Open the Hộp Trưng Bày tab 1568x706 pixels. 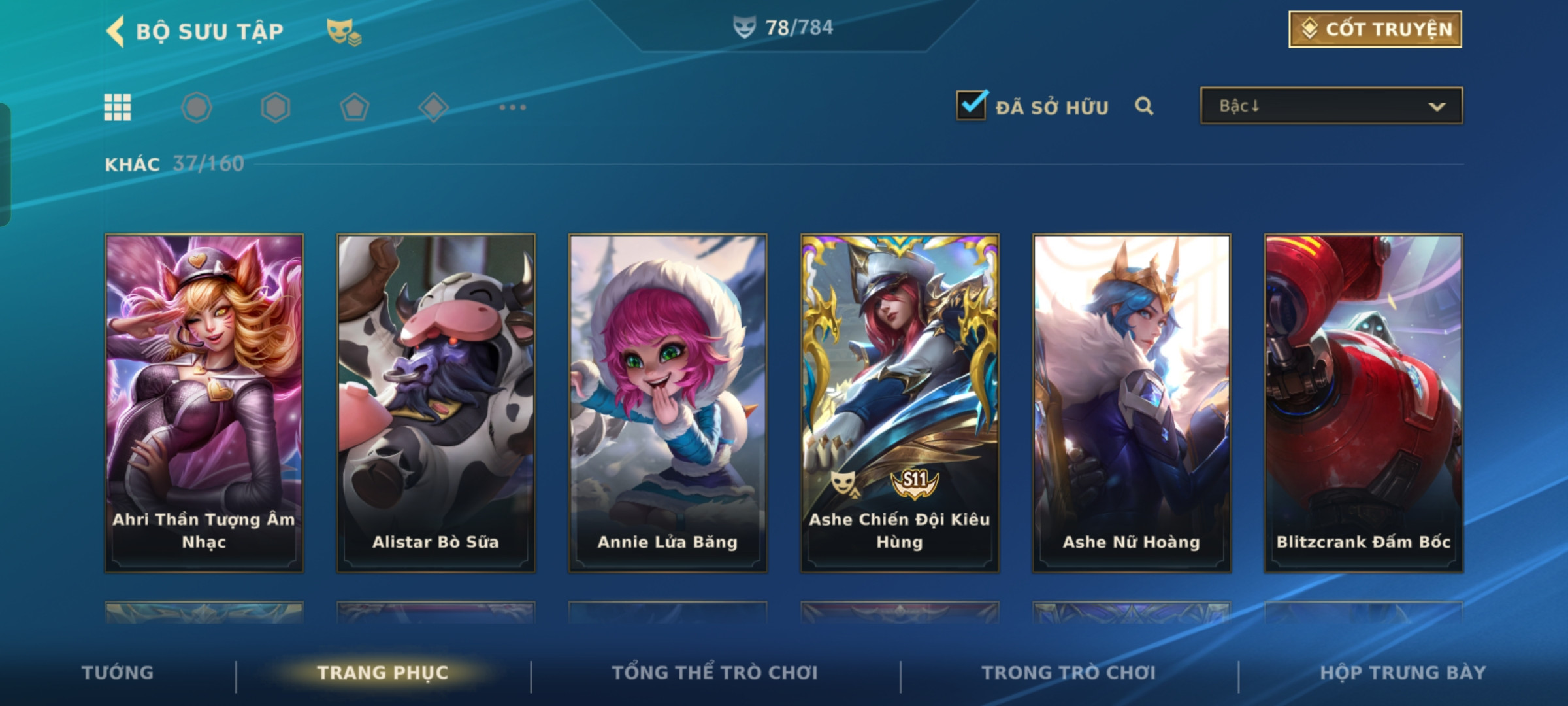coord(1403,673)
